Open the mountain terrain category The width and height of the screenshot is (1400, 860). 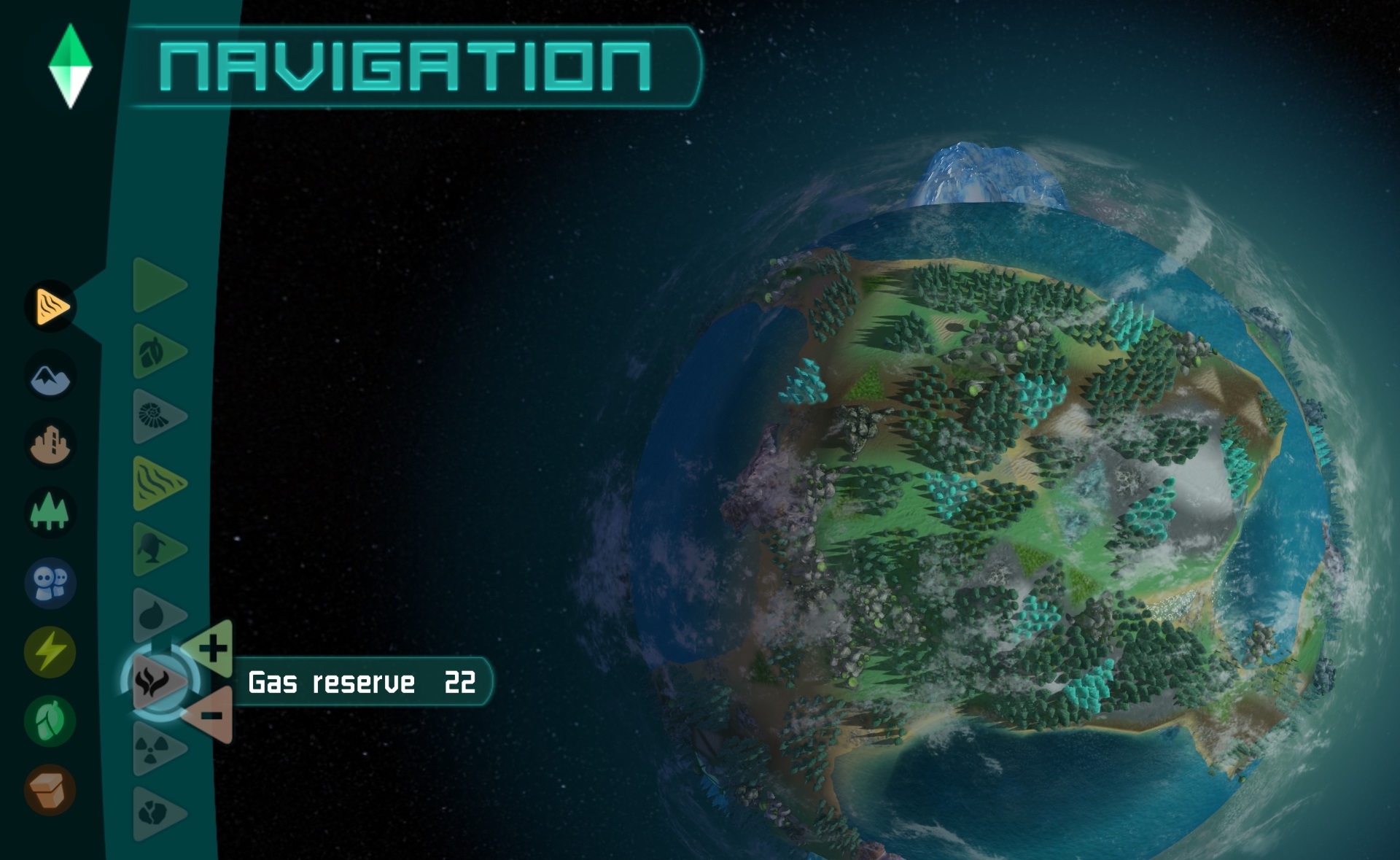point(50,376)
